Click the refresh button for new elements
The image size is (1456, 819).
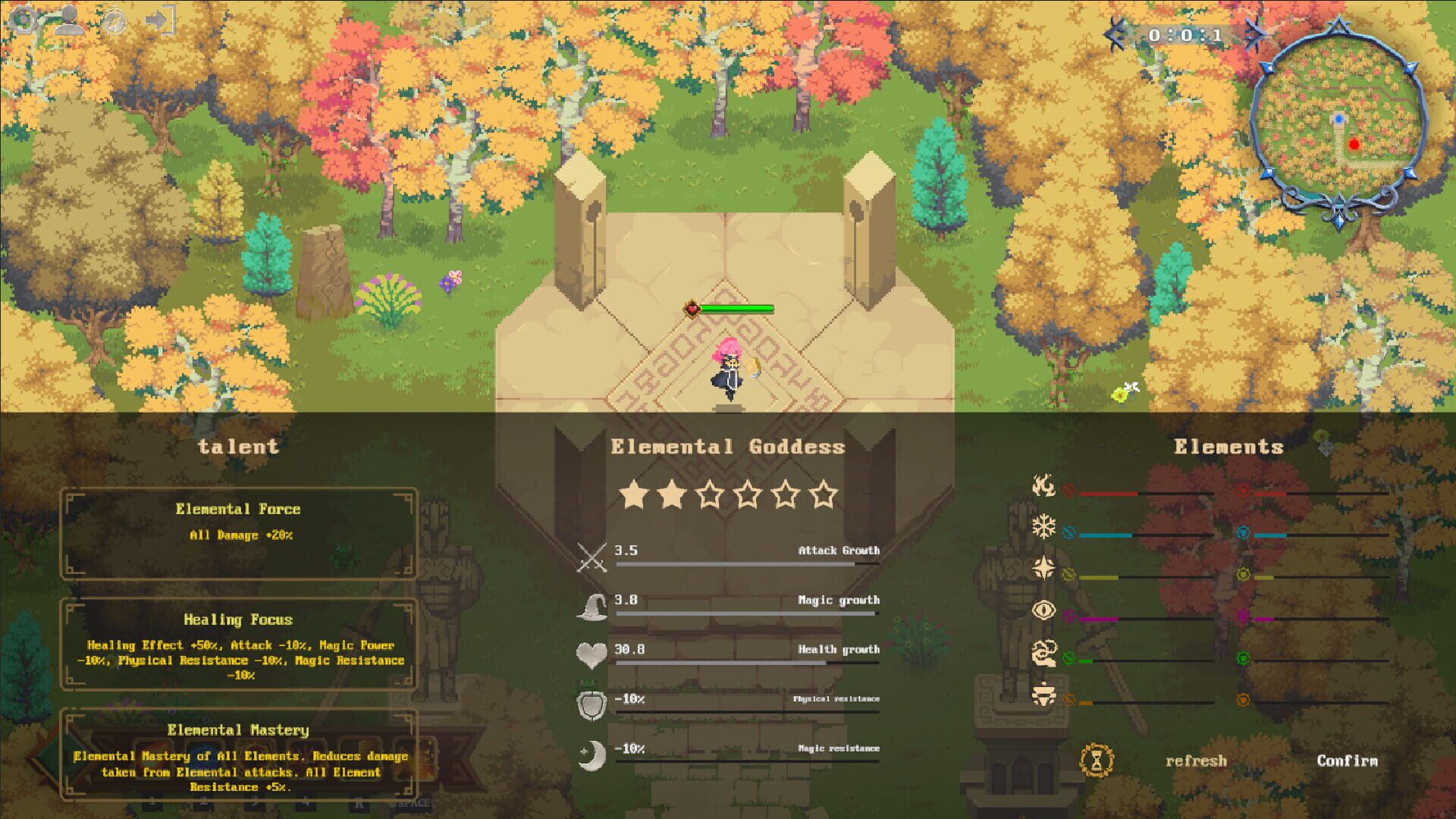(1197, 760)
